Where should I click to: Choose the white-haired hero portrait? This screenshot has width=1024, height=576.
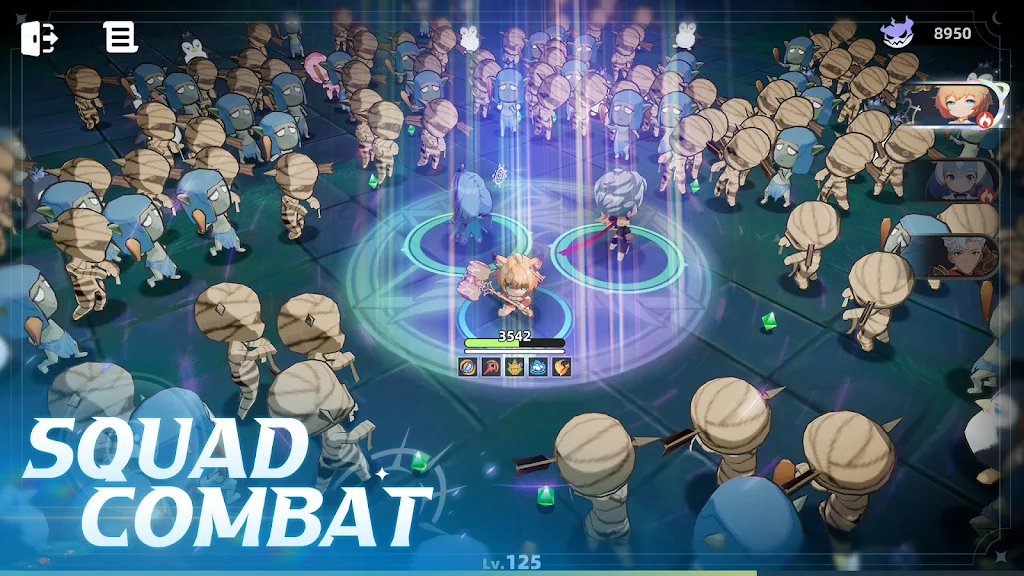click(x=957, y=255)
